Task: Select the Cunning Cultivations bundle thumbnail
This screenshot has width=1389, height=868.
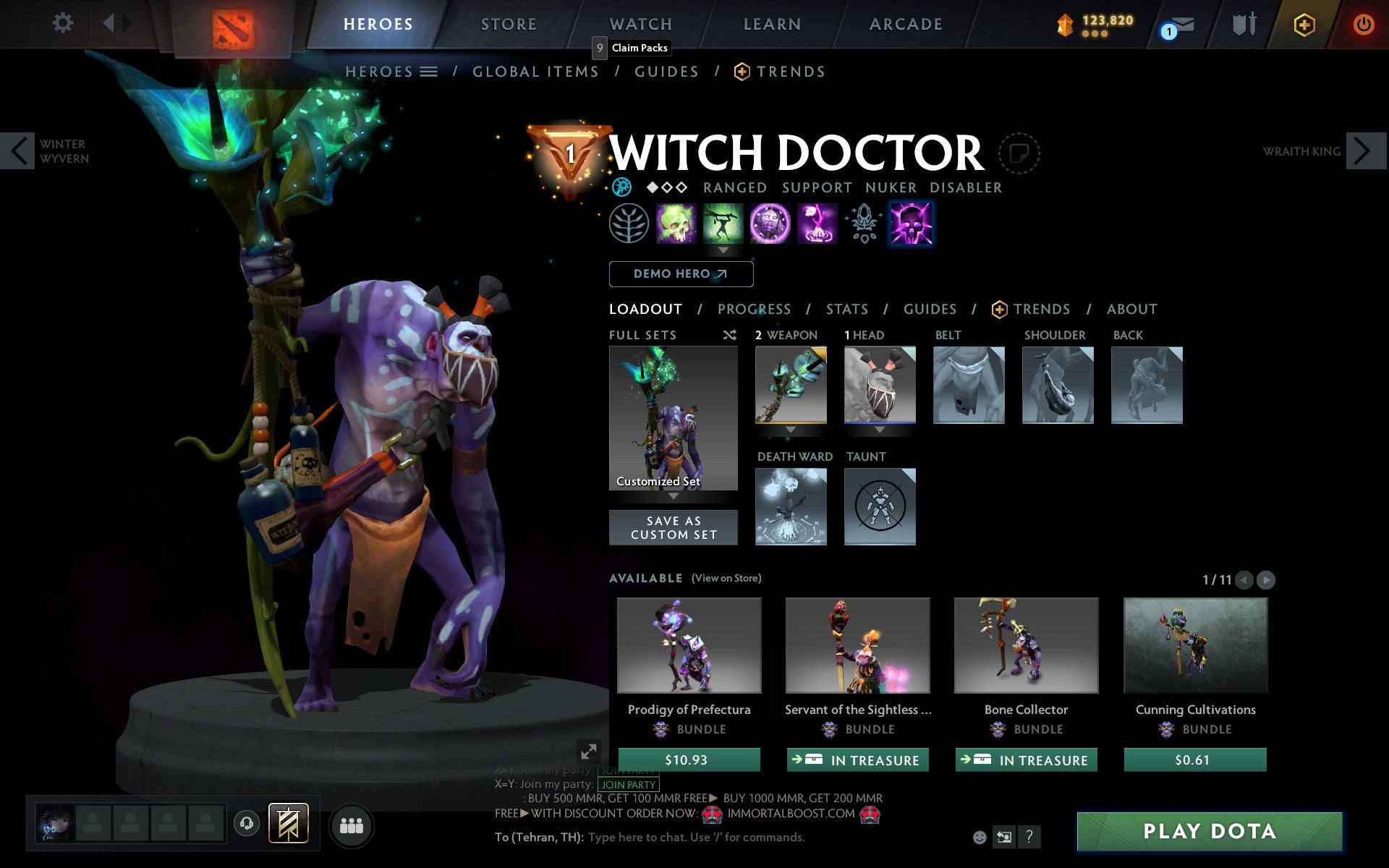Action: 1195,646
